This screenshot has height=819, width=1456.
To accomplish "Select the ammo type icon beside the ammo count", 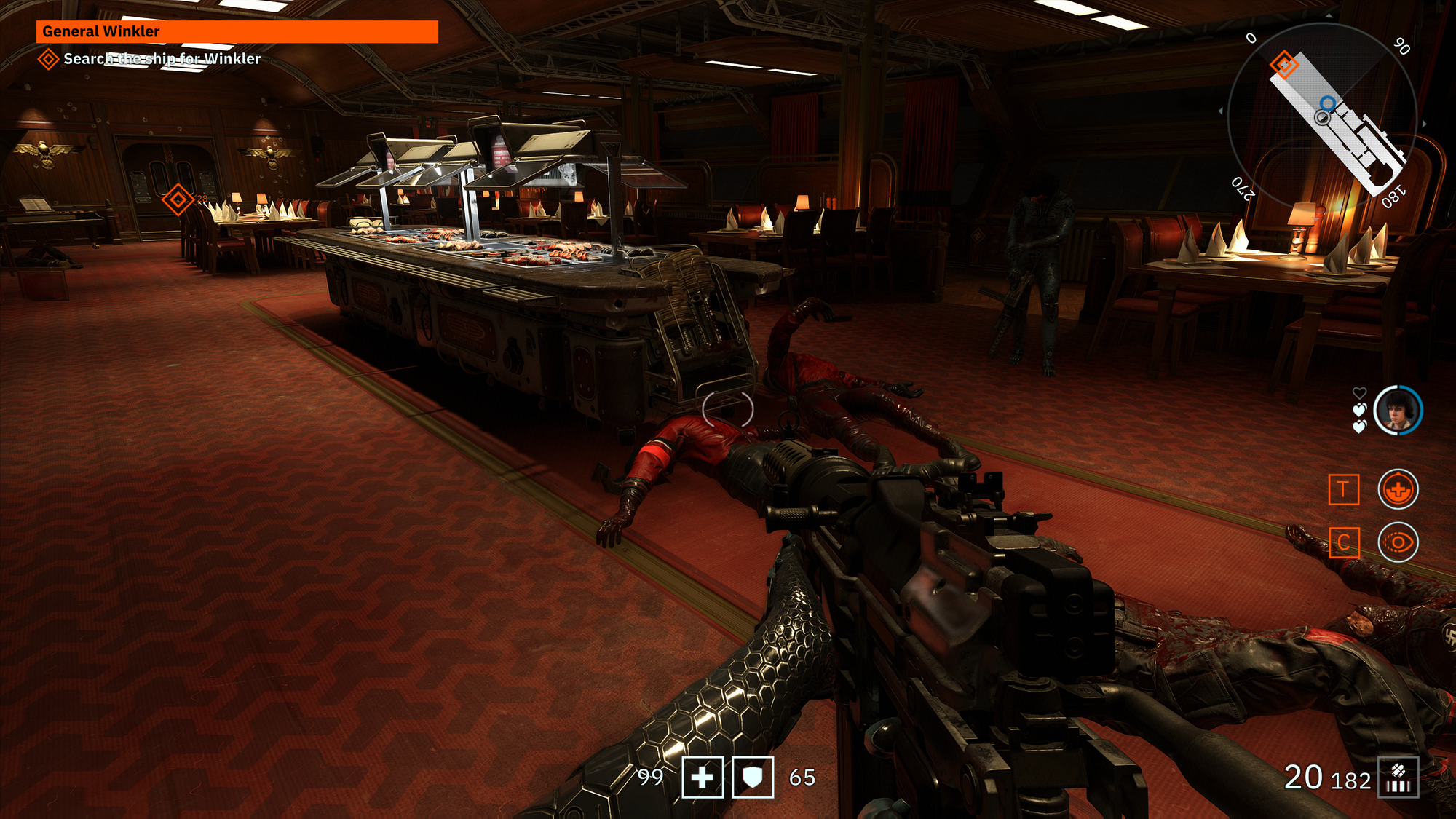I will (x=1398, y=778).
